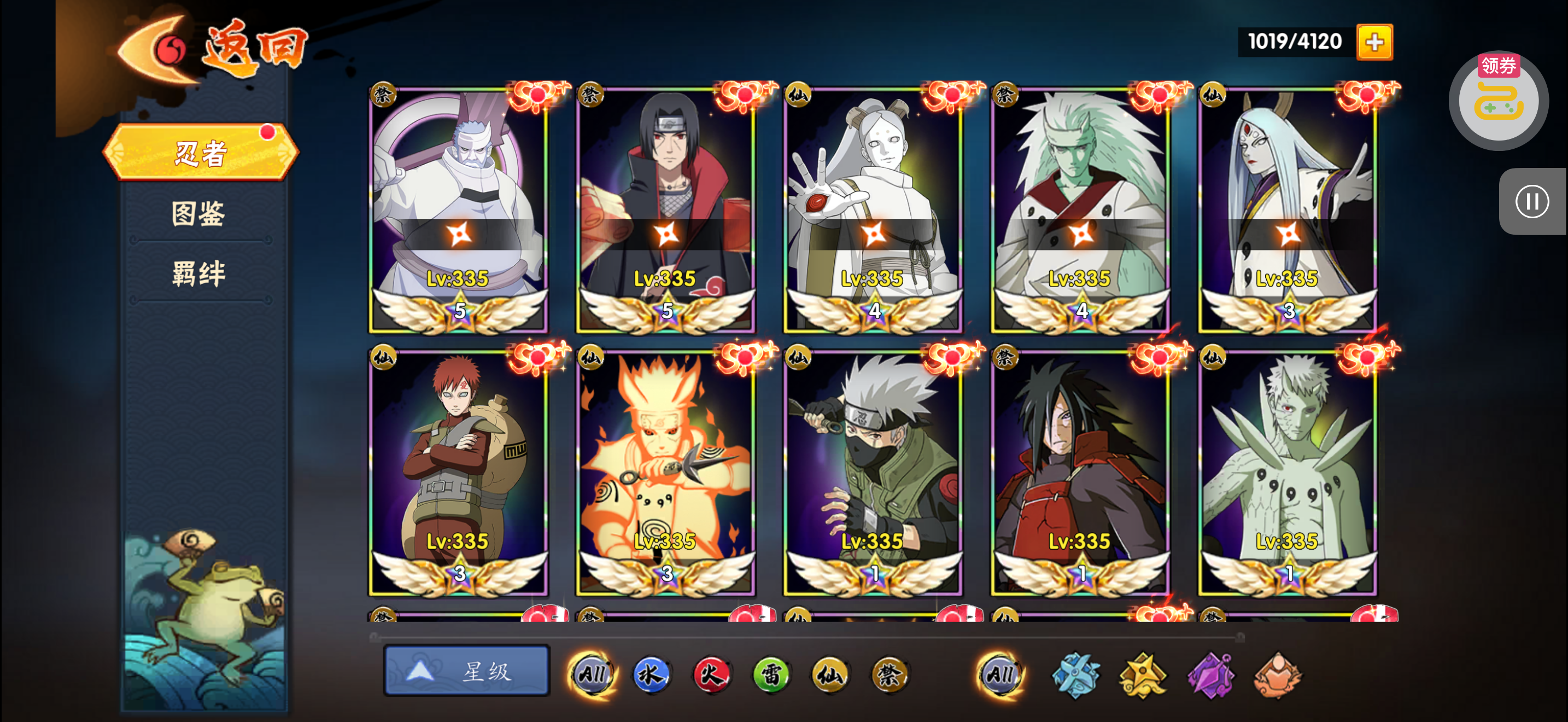Switch to the 图鉴 tab

(199, 214)
